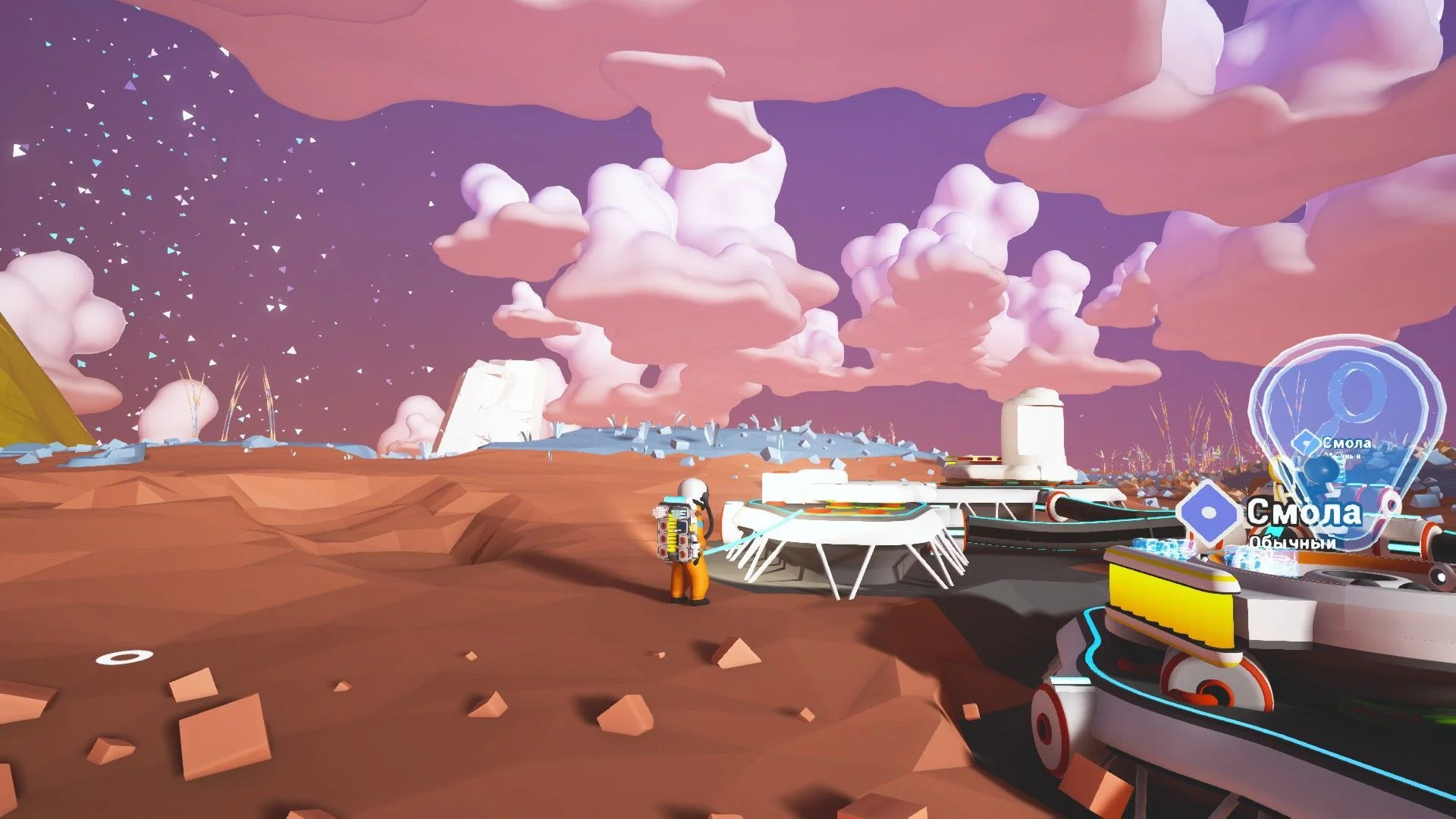Select the large Смола resource tooltip icon

pos(1210,513)
